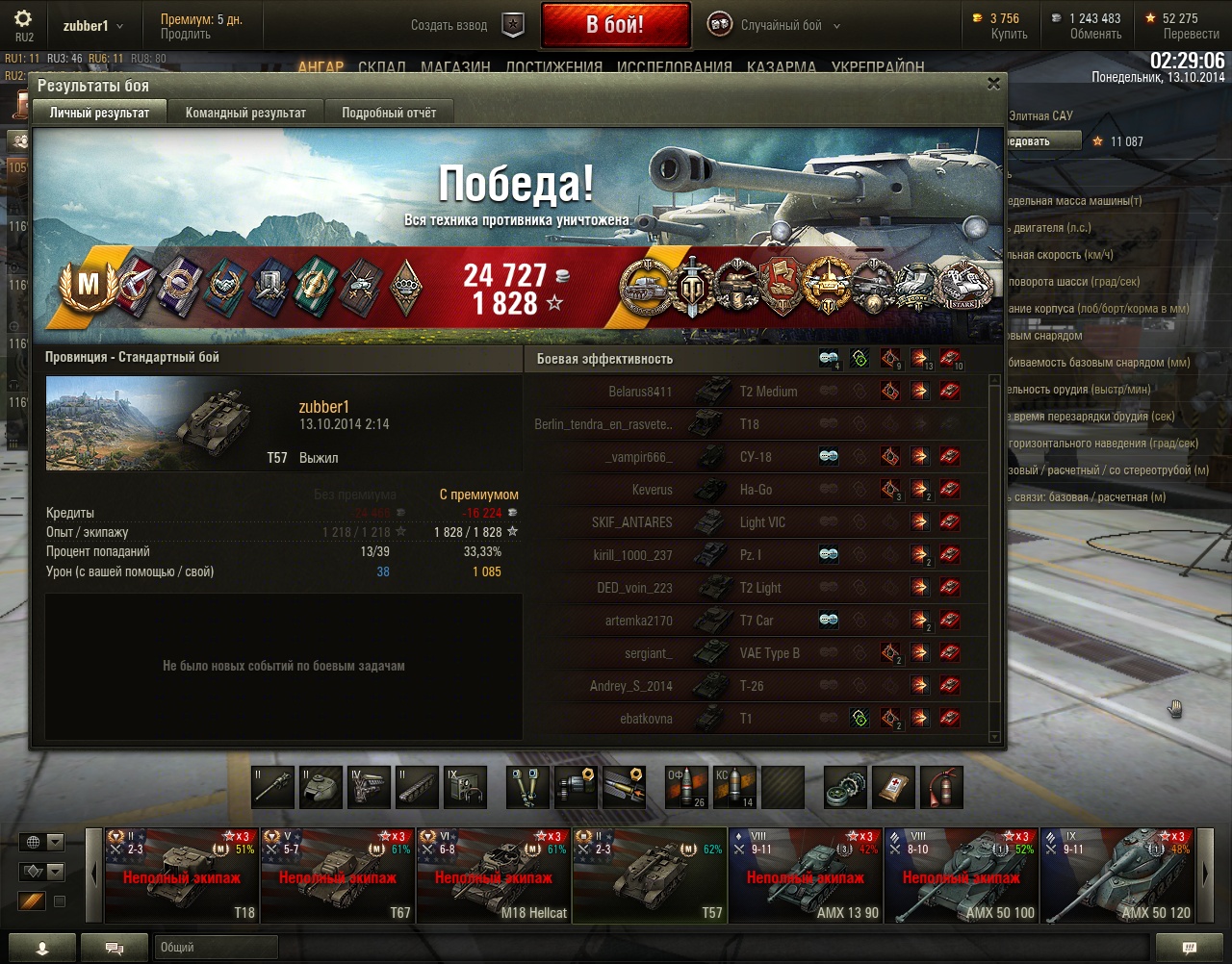Click Продлить premium link
The image size is (1232, 964).
point(186,35)
